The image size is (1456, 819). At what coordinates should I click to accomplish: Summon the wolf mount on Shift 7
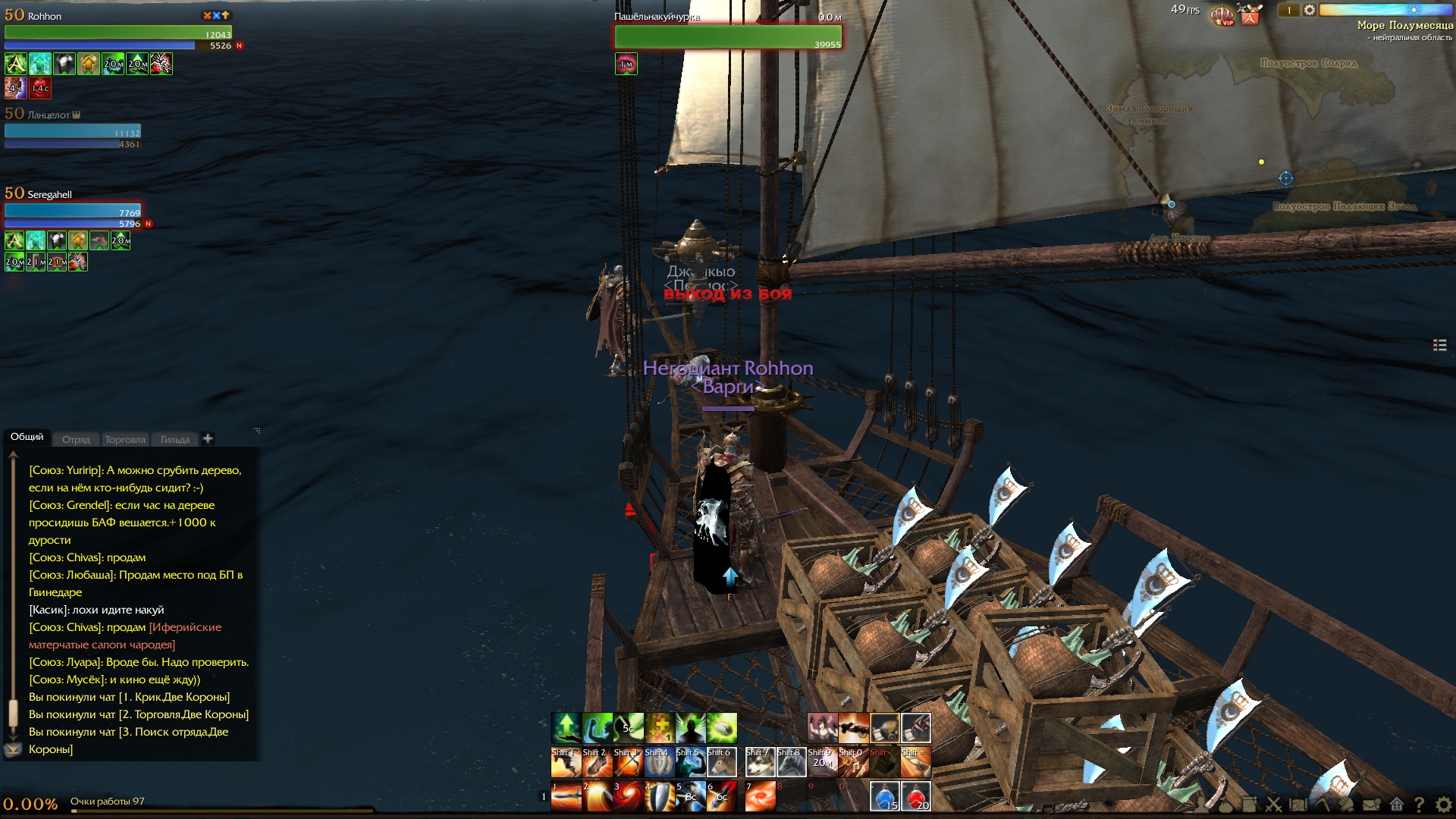click(760, 762)
